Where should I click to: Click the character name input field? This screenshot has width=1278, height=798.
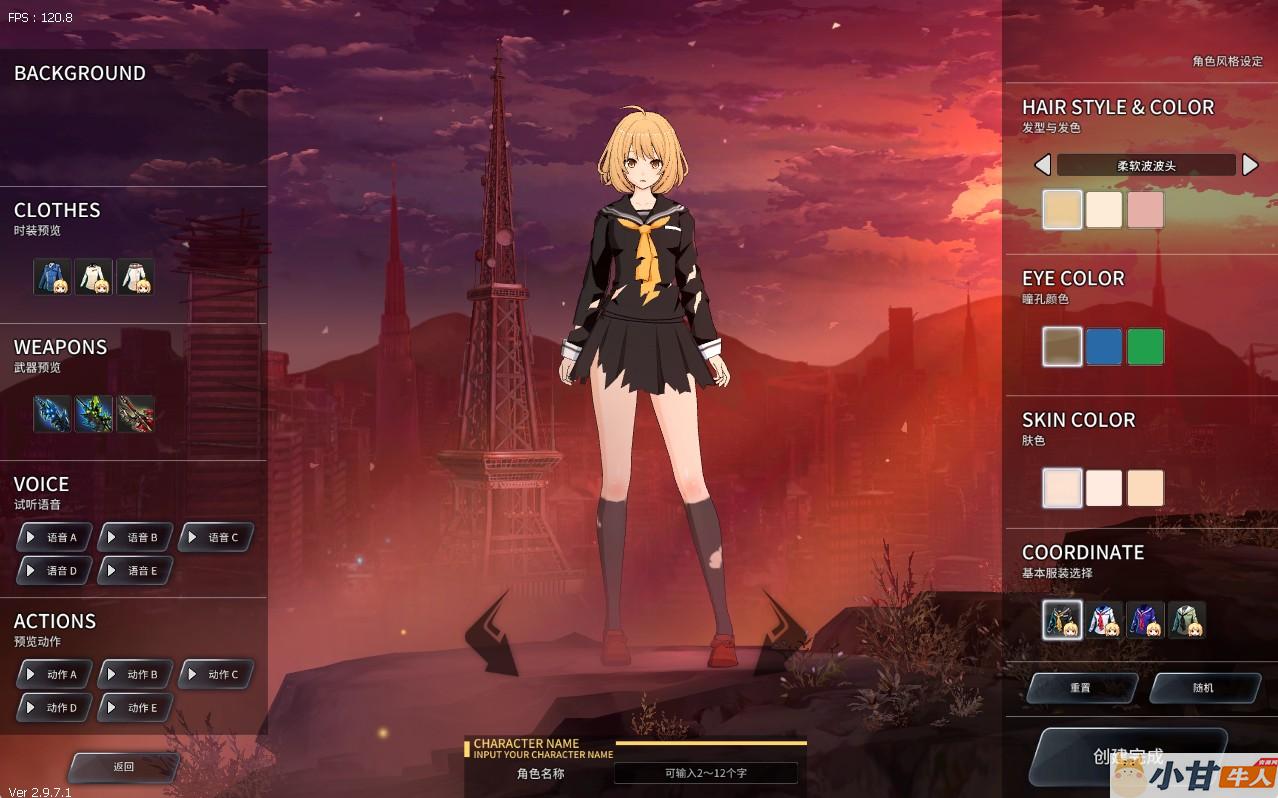pos(705,773)
